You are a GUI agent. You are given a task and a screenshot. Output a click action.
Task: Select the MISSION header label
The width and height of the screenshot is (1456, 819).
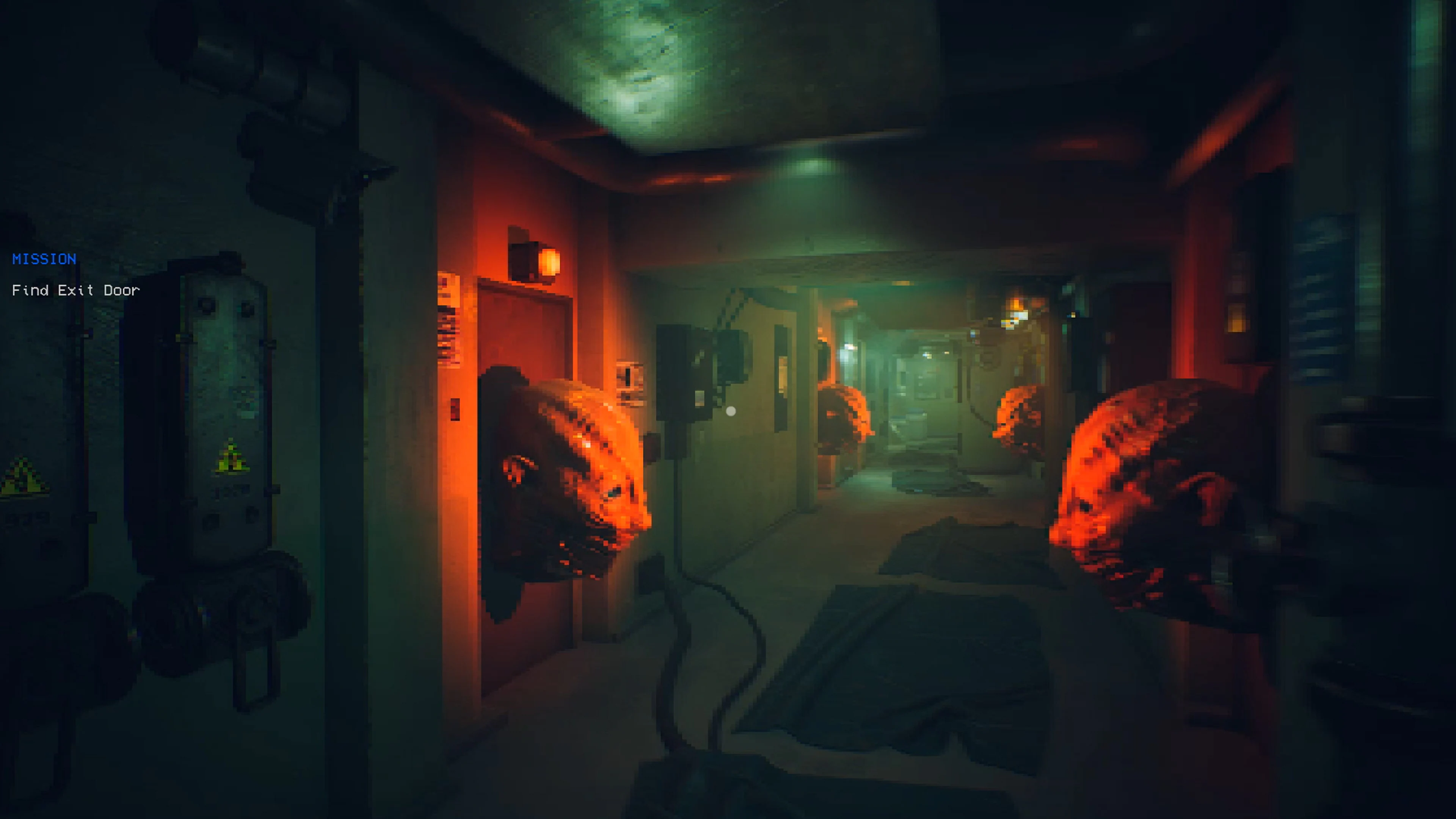pyautogui.click(x=44, y=259)
